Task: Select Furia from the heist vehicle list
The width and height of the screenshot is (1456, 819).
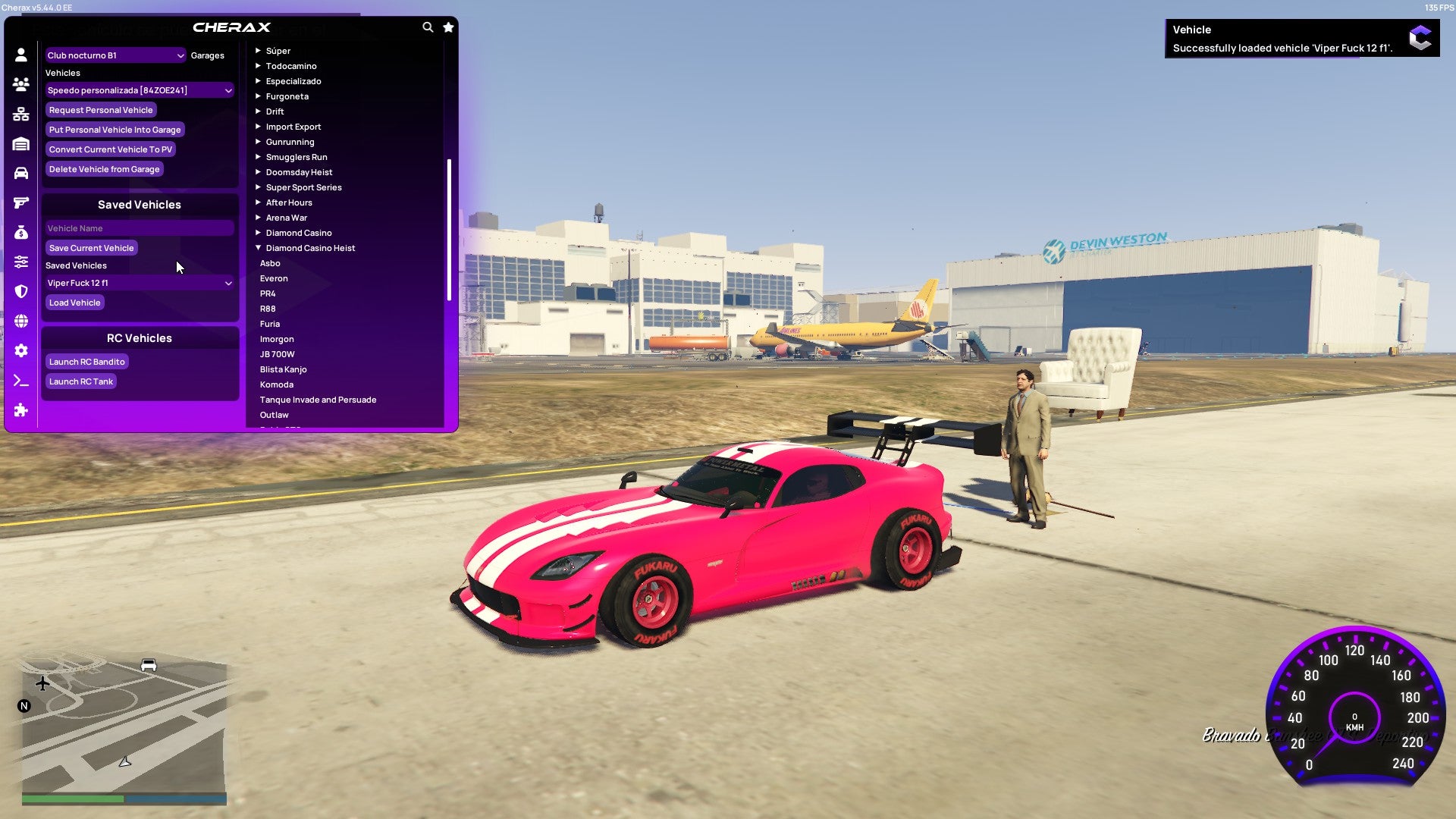Action: 270,324
